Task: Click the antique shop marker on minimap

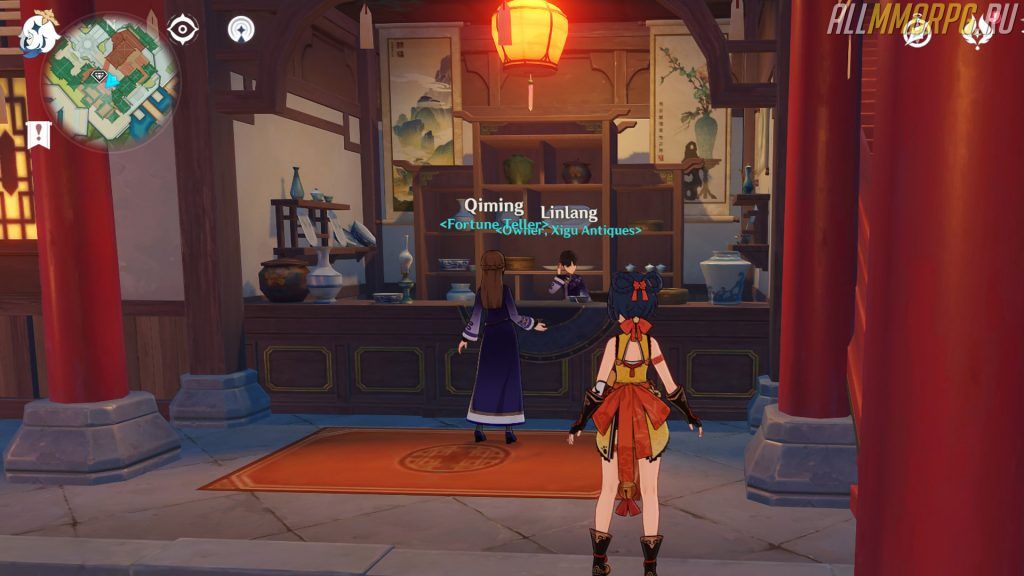Action: [x=98, y=76]
